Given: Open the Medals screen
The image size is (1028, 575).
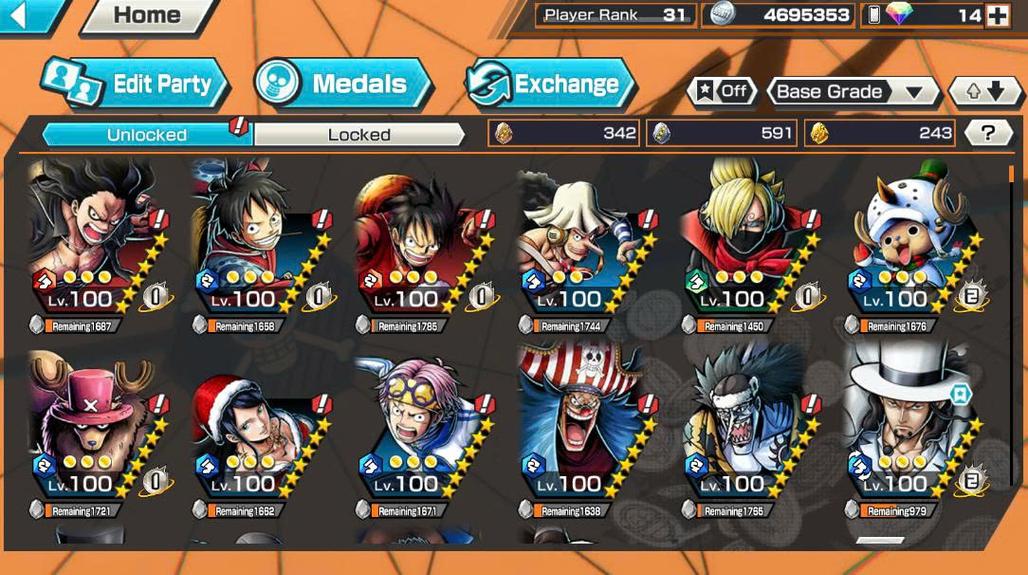Looking at the screenshot, I should click(342, 84).
